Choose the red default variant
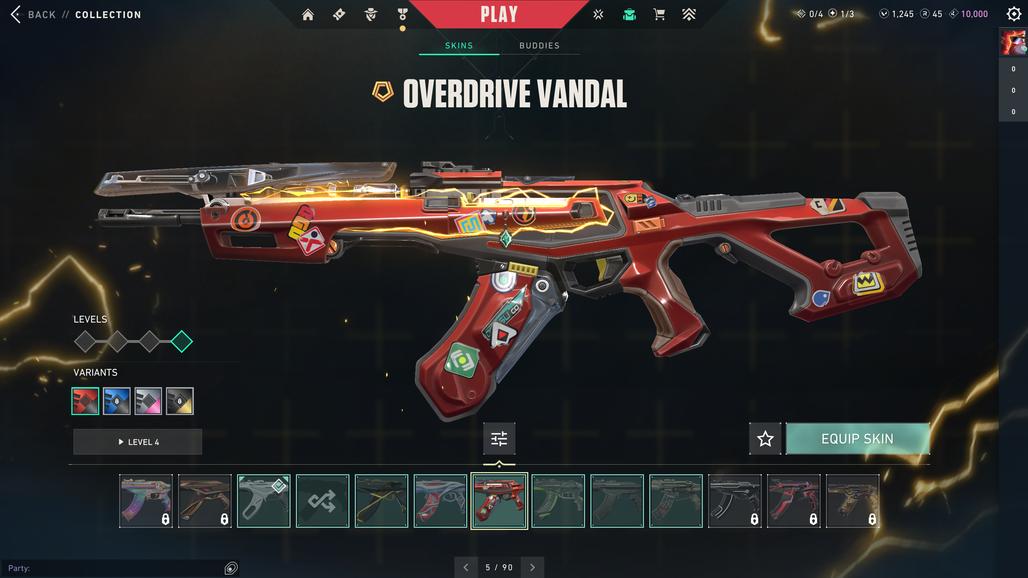This screenshot has height=578, width=1028. [86, 401]
